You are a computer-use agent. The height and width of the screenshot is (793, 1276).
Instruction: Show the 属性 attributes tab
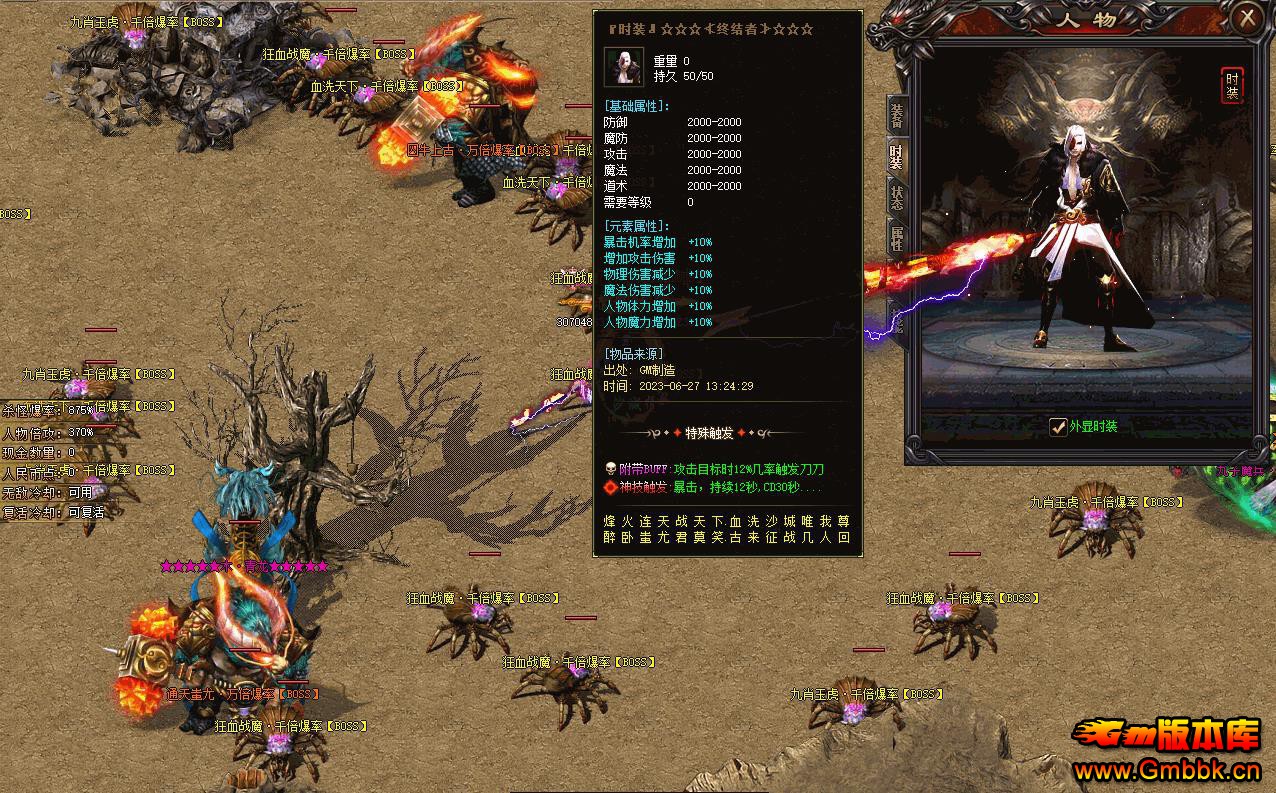[x=897, y=238]
